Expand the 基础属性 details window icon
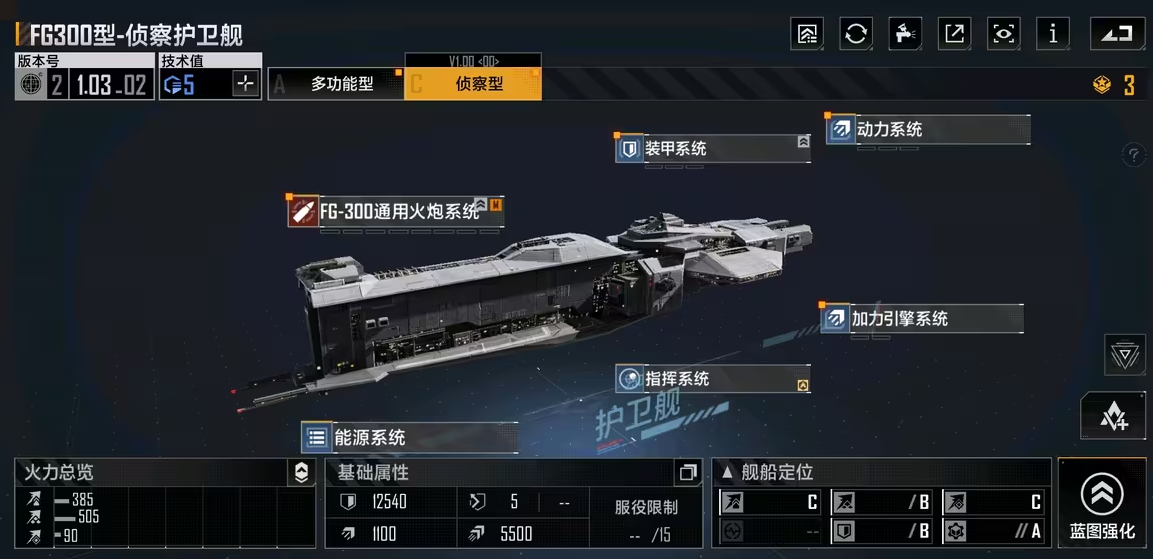 click(687, 472)
